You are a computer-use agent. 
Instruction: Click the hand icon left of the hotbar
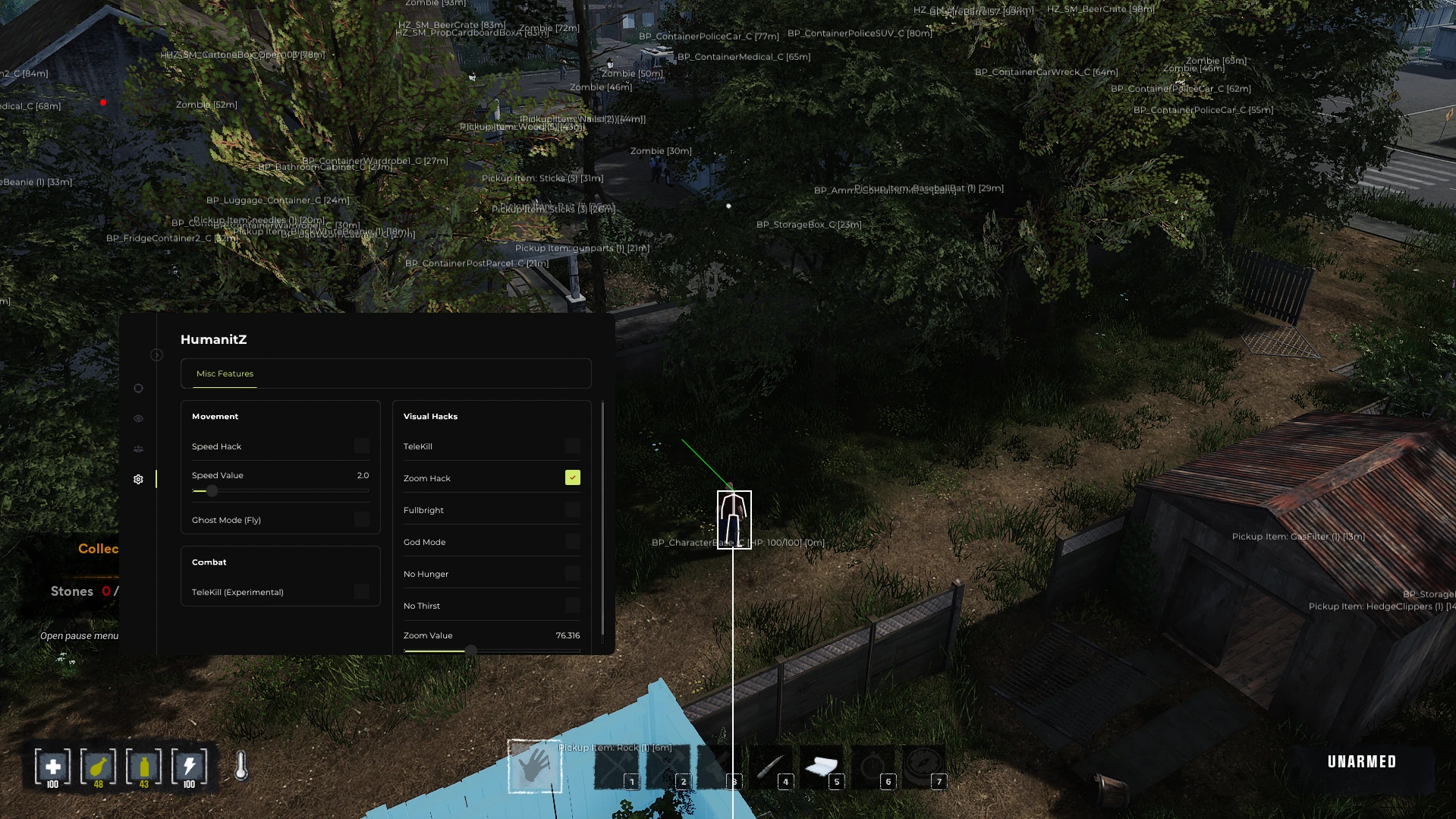coord(535,767)
